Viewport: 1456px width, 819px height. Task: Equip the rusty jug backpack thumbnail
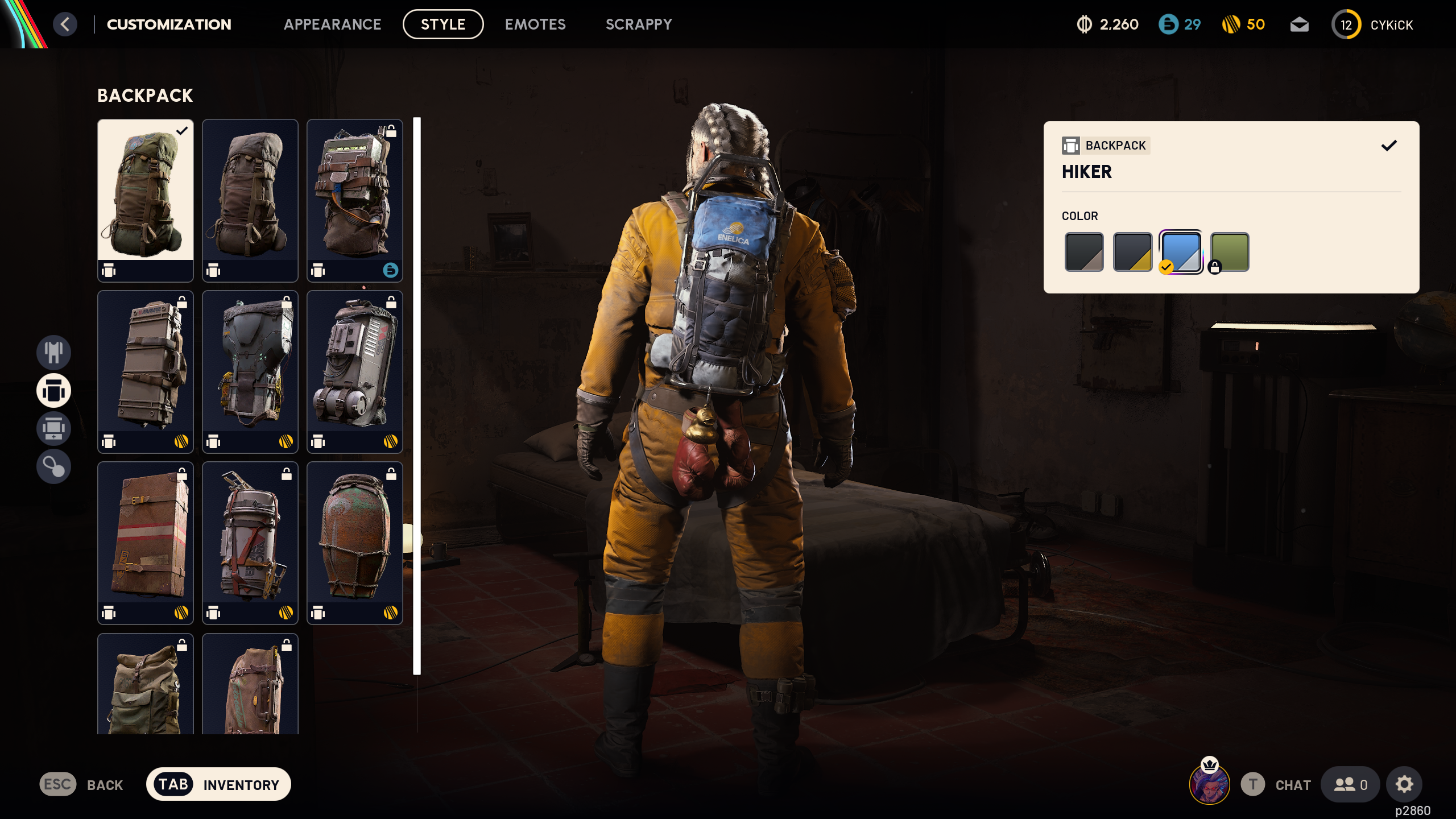354,543
